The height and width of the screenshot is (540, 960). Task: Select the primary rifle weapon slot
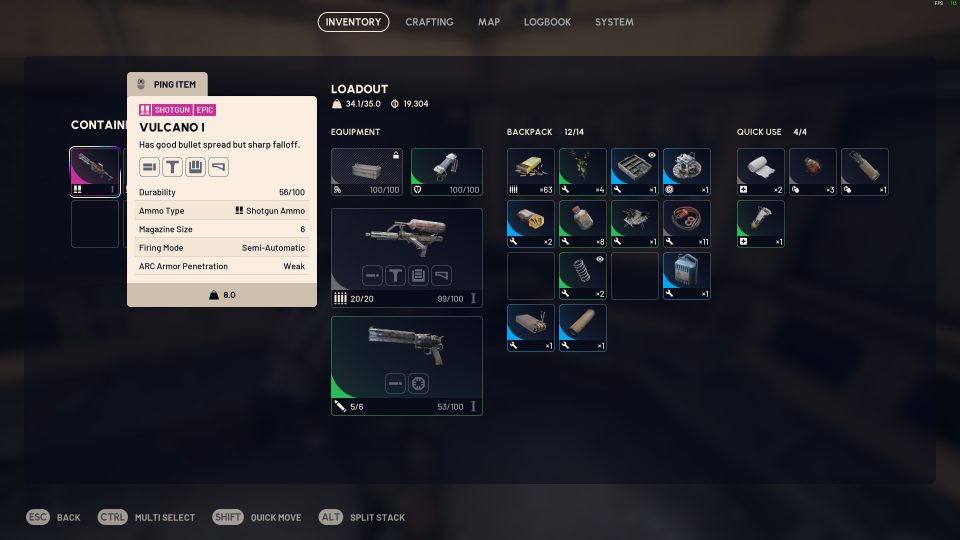click(406, 257)
